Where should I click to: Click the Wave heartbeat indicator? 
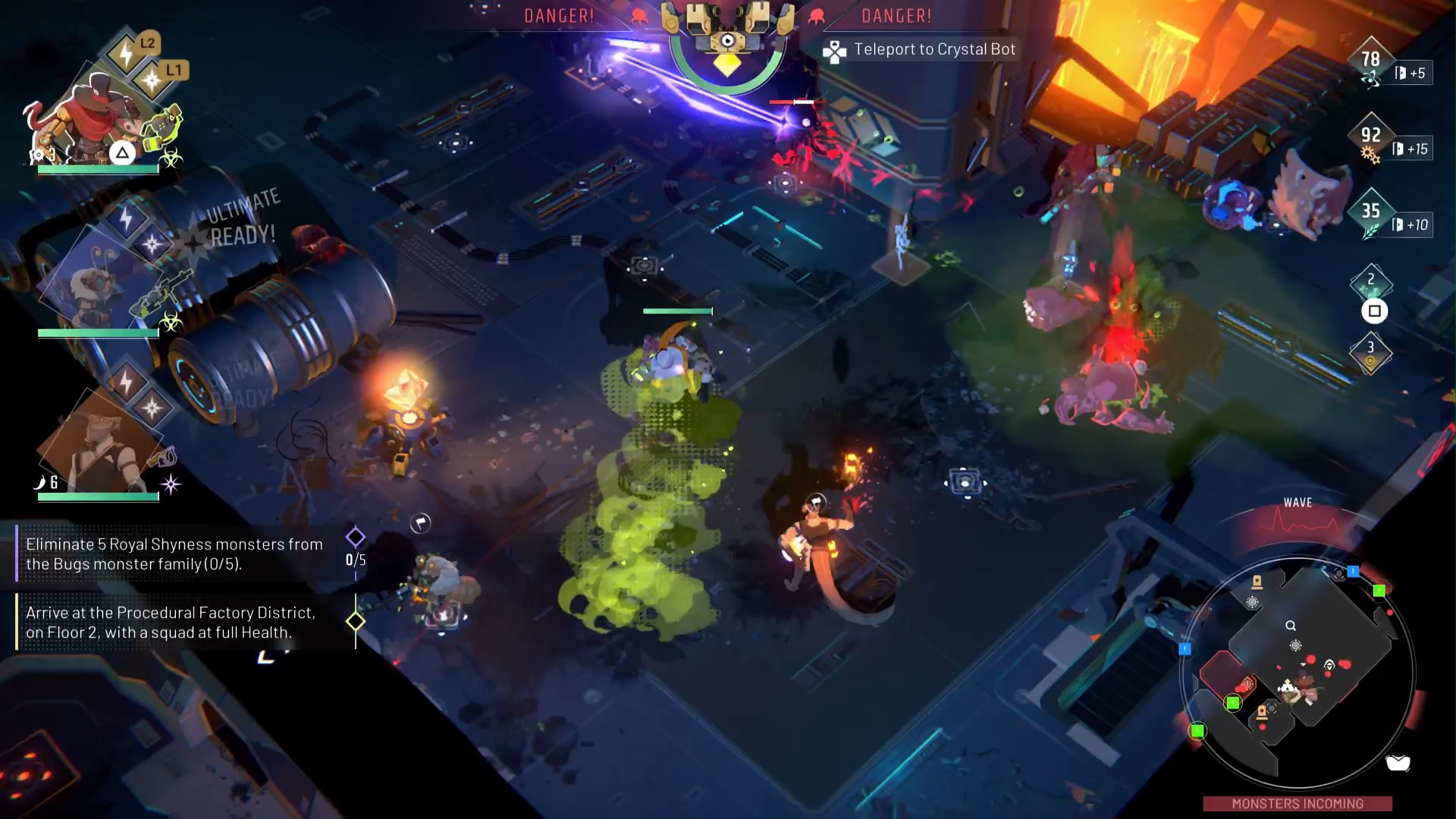1298,522
